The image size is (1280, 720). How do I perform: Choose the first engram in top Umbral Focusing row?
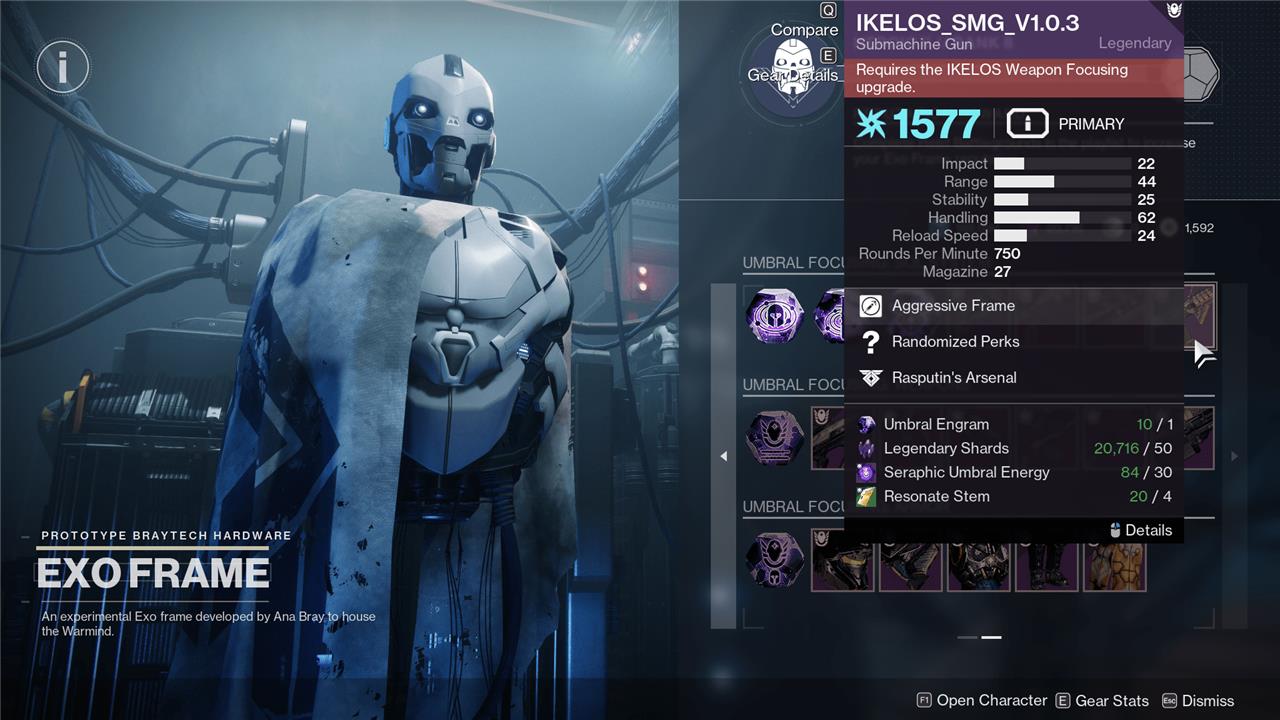pos(775,316)
